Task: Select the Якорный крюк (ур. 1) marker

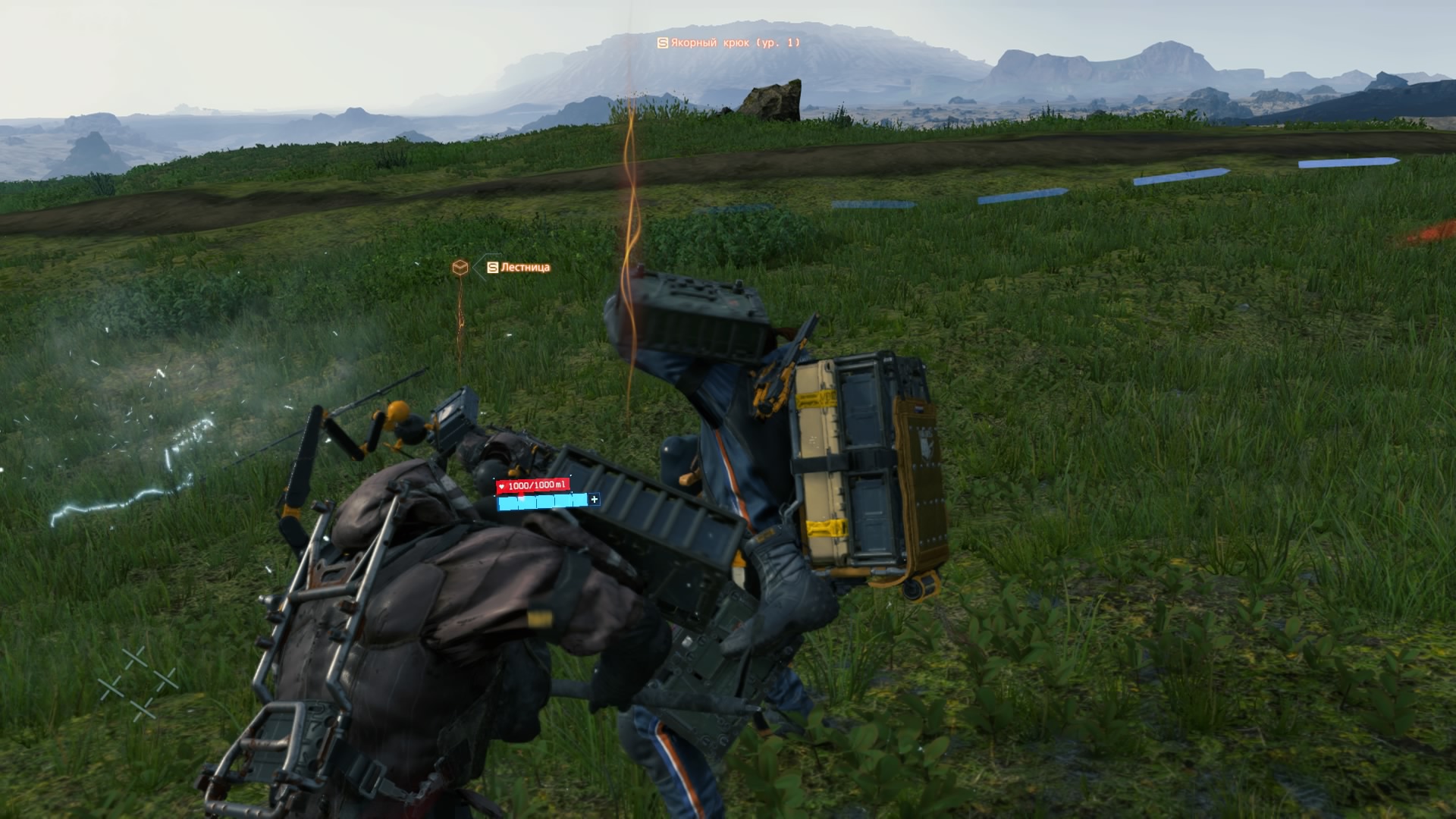Action: click(x=728, y=43)
